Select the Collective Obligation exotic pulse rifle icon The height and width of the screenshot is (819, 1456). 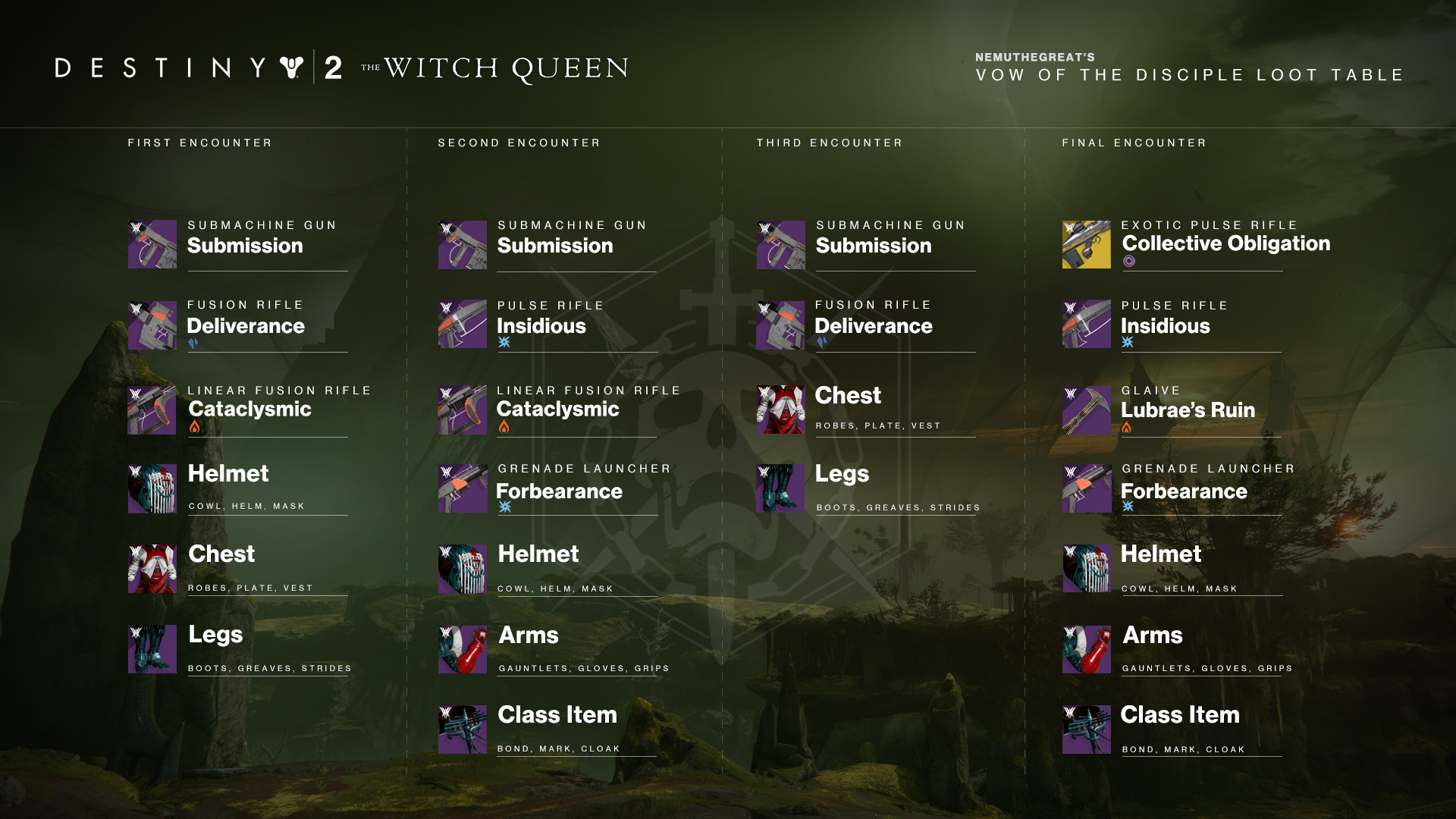tap(1086, 245)
